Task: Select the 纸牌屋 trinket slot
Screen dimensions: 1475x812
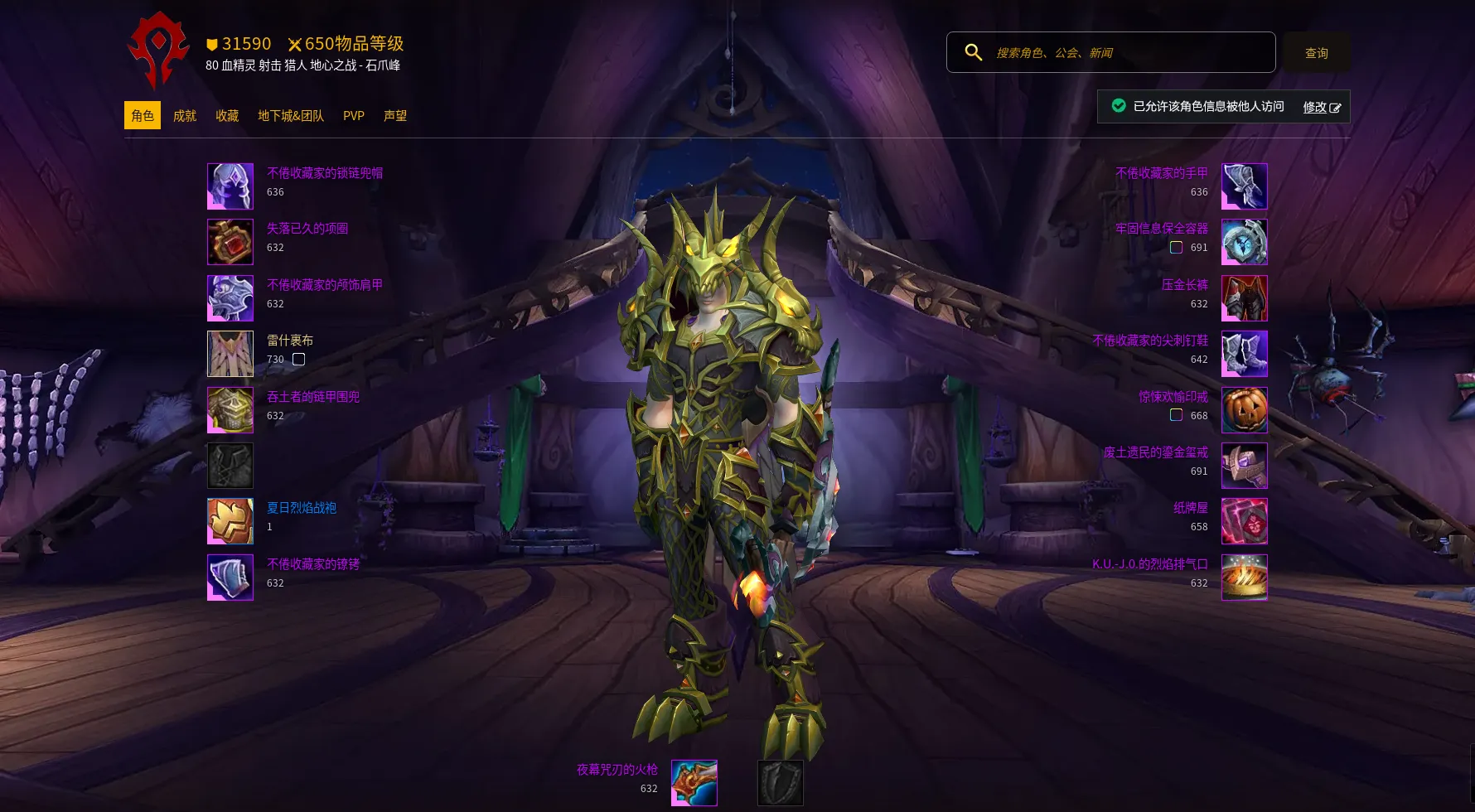Action: coord(1244,521)
